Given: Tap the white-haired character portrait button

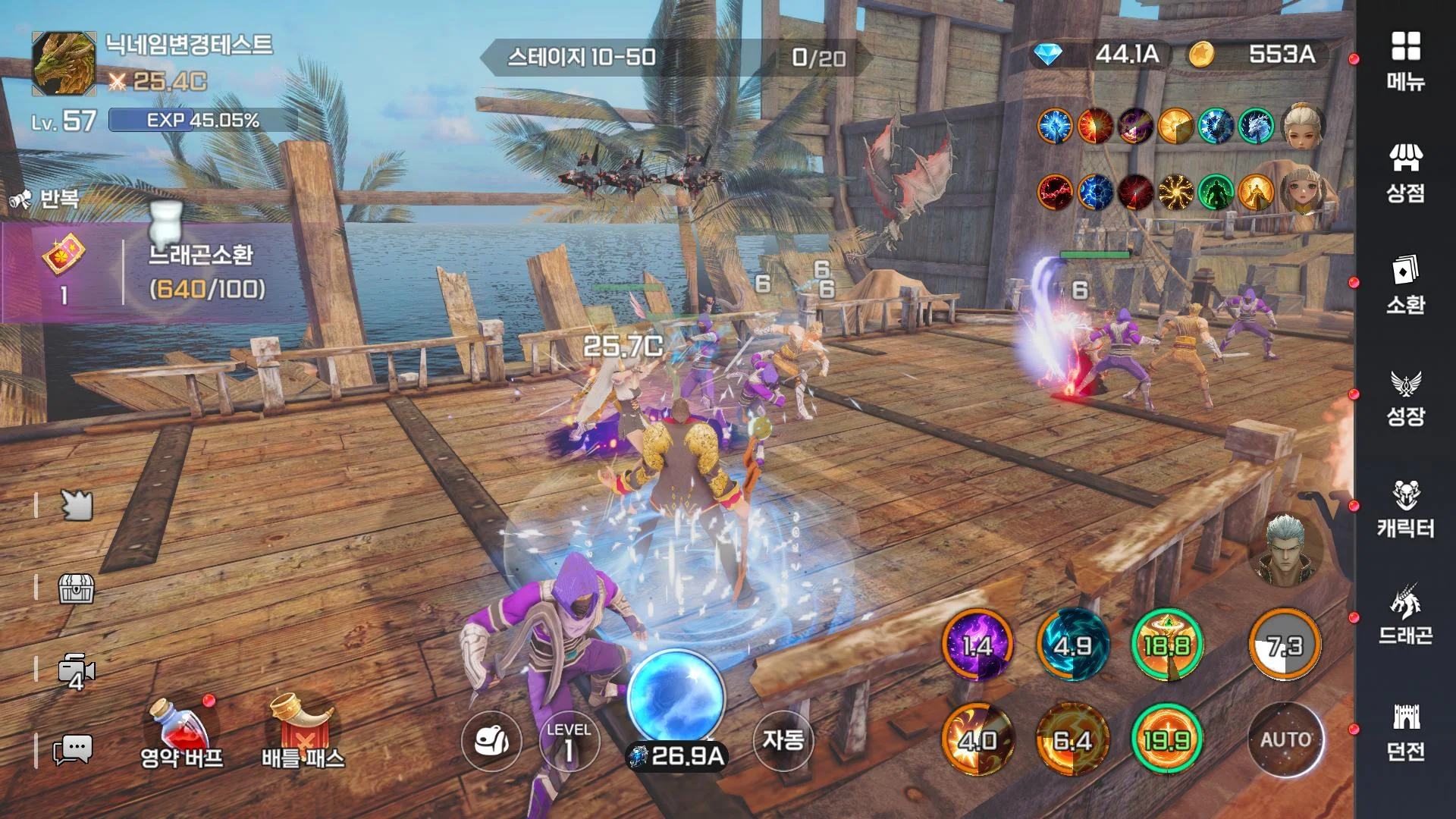Looking at the screenshot, I should point(1284,550).
